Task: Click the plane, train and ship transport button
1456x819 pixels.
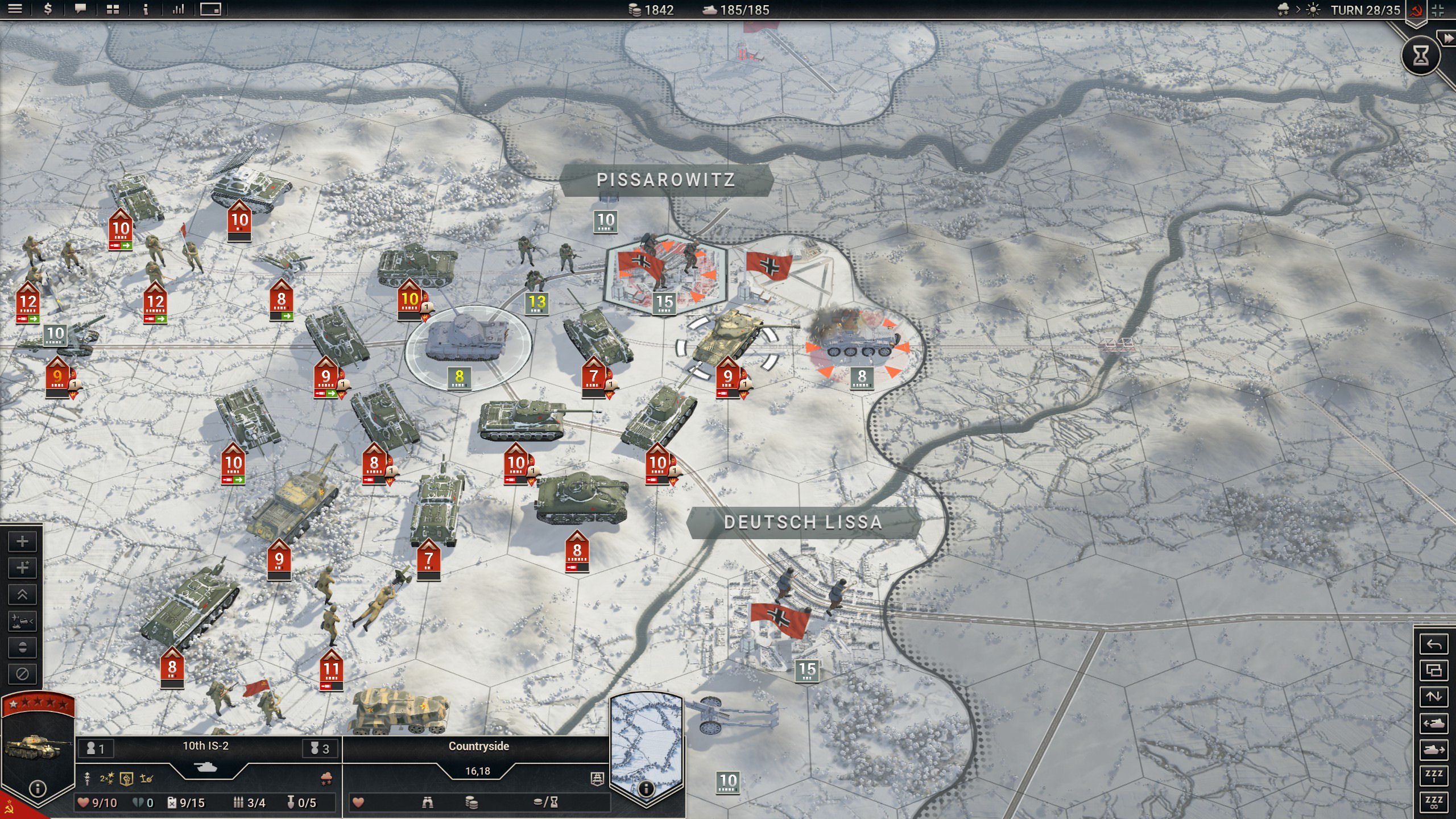Action: [22, 621]
